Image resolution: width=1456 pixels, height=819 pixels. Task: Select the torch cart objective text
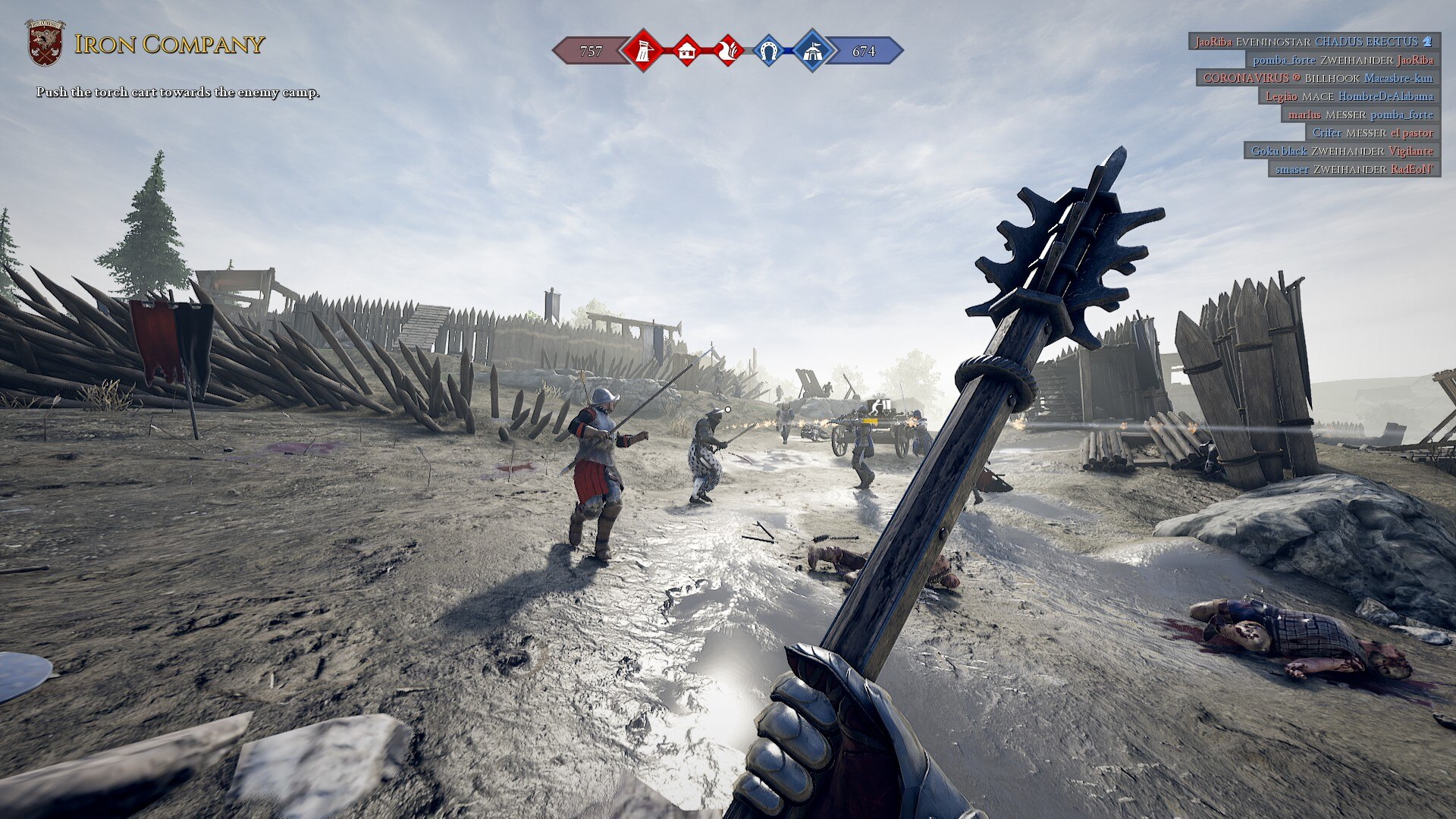pos(178,93)
